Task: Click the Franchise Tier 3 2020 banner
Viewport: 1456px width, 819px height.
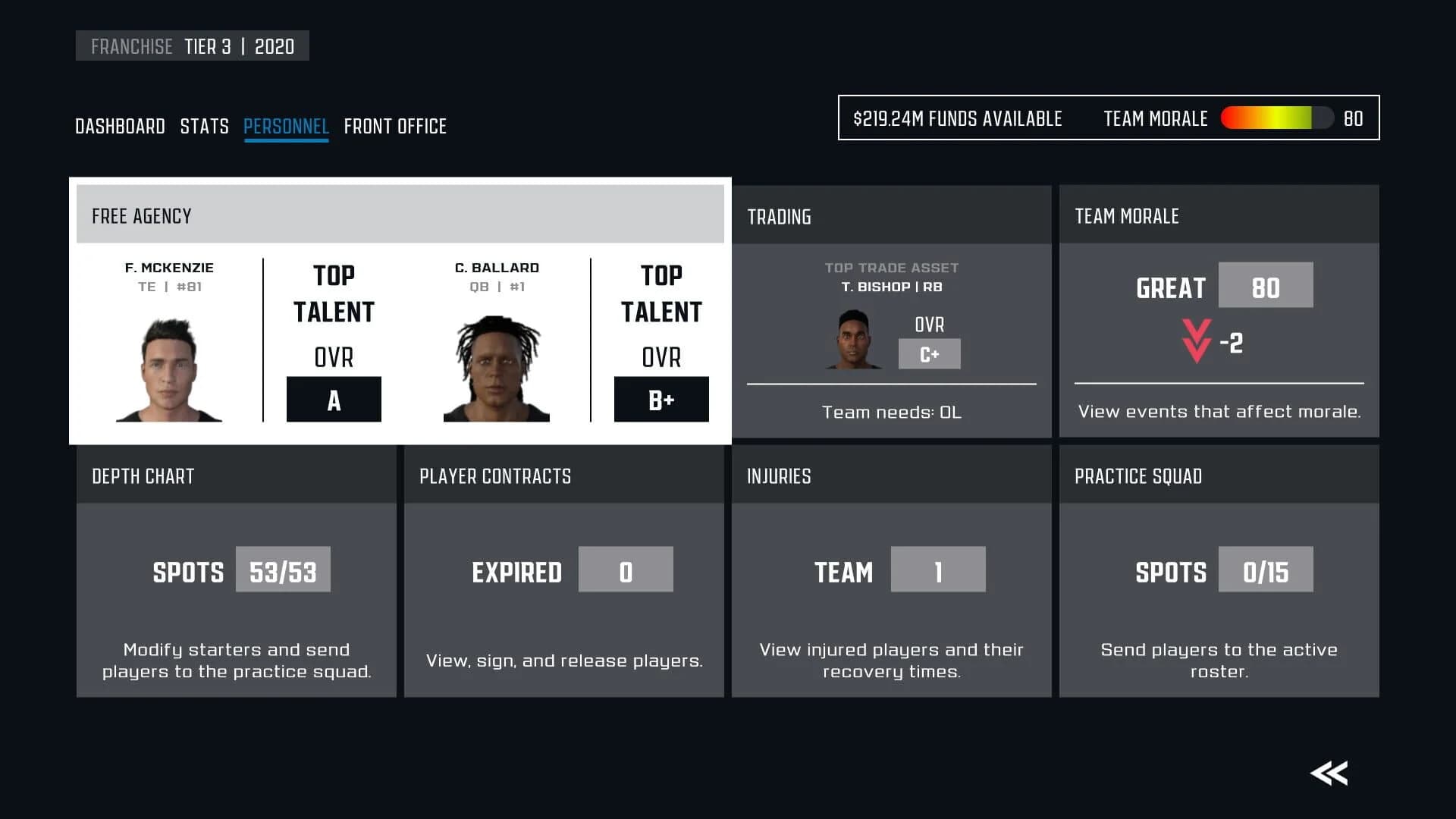Action: [x=193, y=45]
